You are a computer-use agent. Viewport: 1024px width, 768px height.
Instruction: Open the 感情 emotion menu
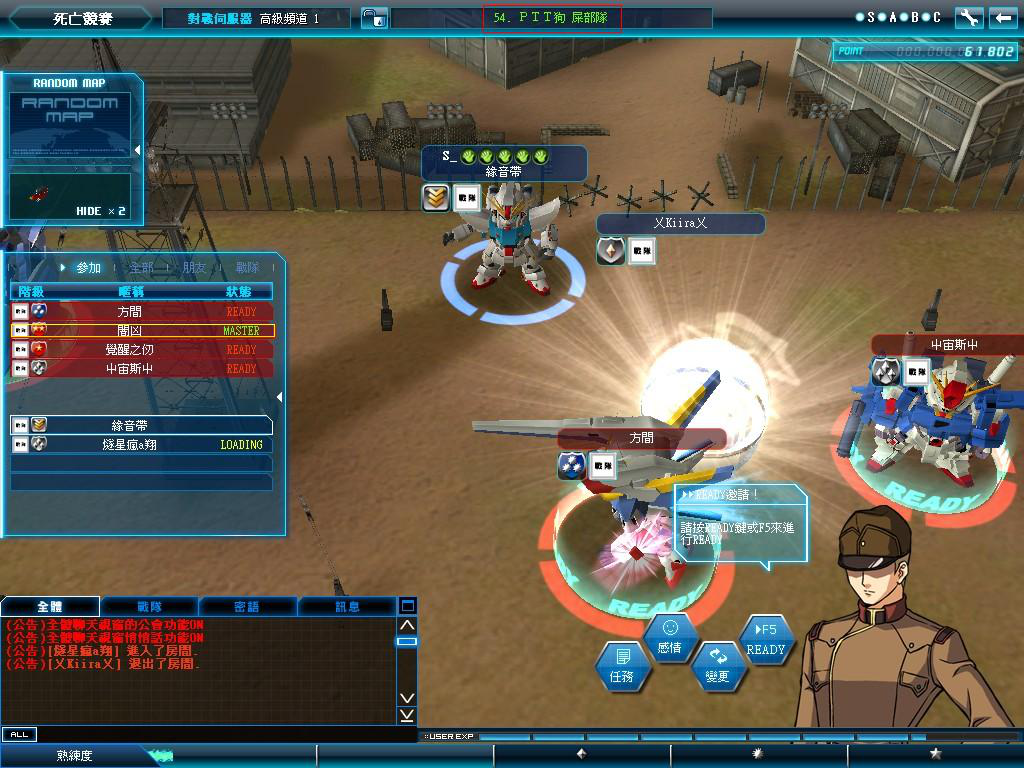[669, 637]
